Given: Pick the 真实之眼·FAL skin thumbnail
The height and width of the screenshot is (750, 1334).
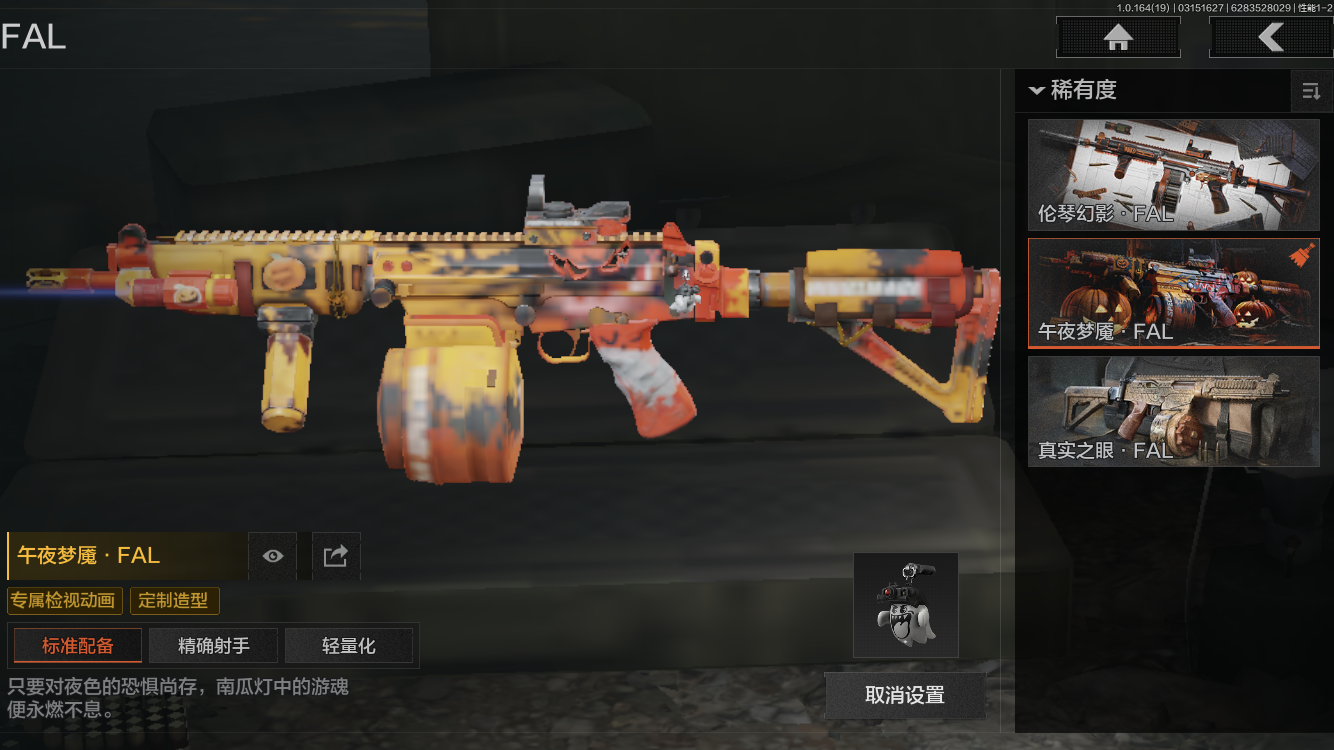Looking at the screenshot, I should (x=1173, y=411).
